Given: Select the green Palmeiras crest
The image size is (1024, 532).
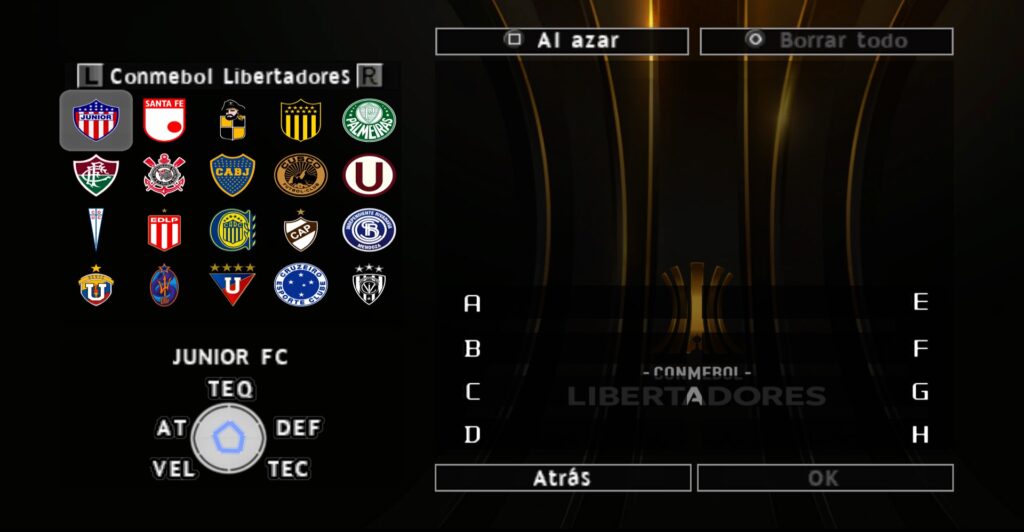Looking at the screenshot, I should point(369,121).
